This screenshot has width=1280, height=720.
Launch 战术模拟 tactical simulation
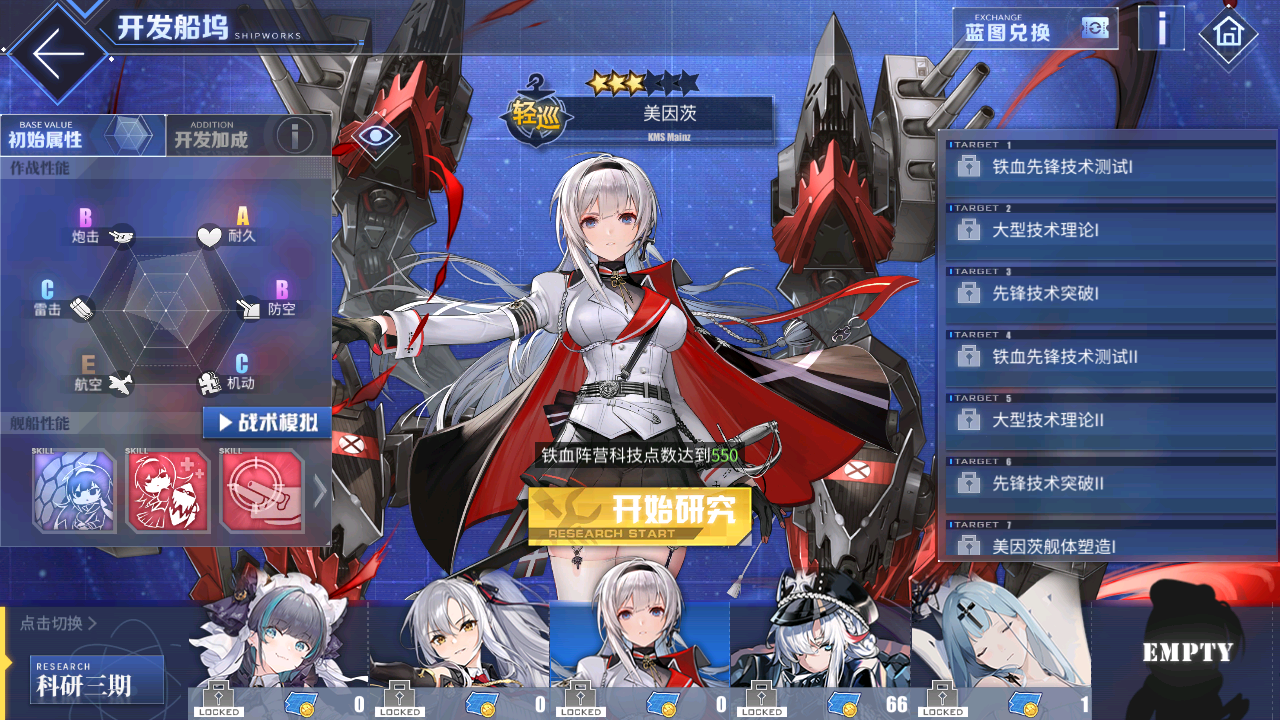[x=268, y=422]
